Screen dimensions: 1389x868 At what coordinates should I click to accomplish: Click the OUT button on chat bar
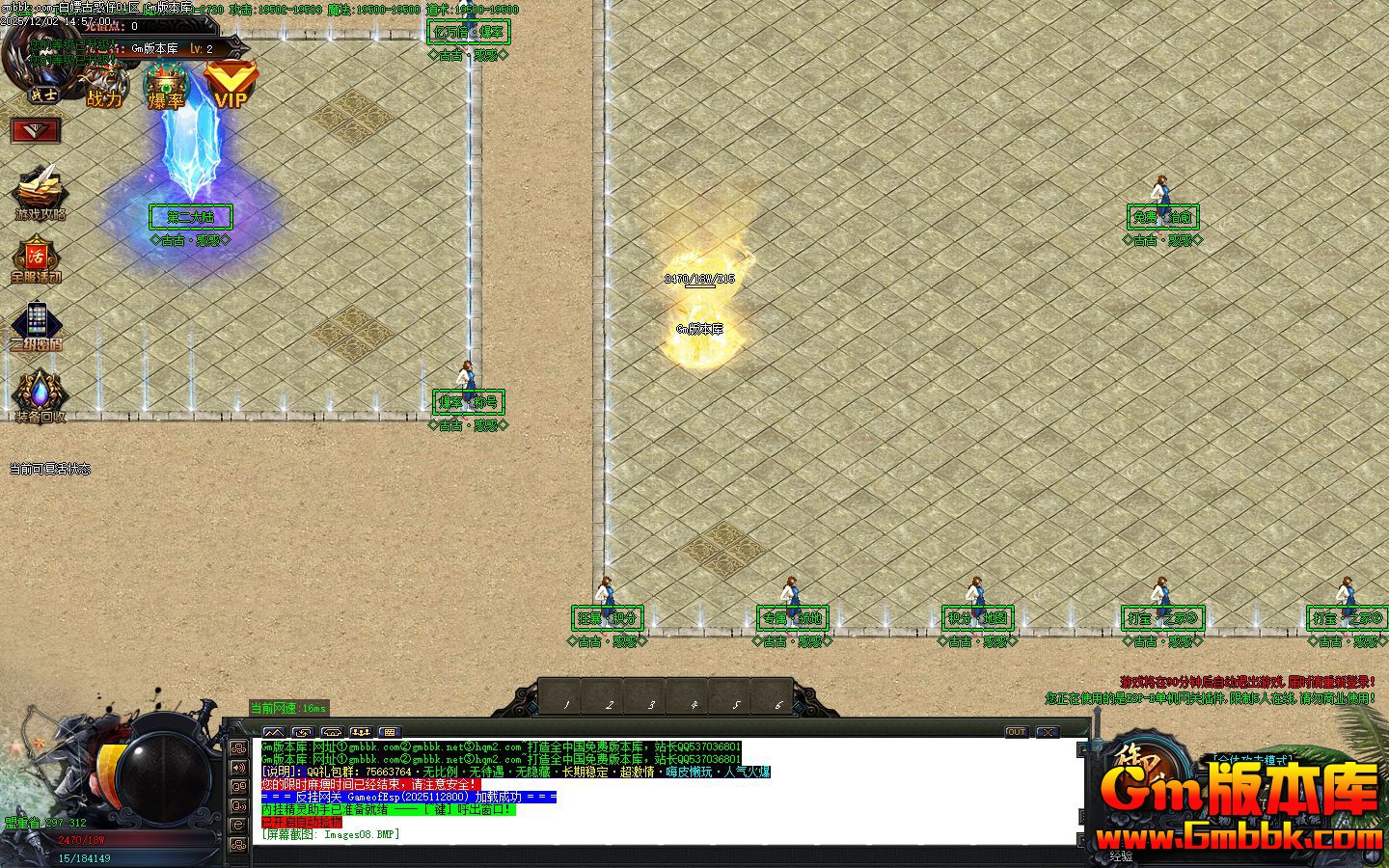pos(1016,732)
